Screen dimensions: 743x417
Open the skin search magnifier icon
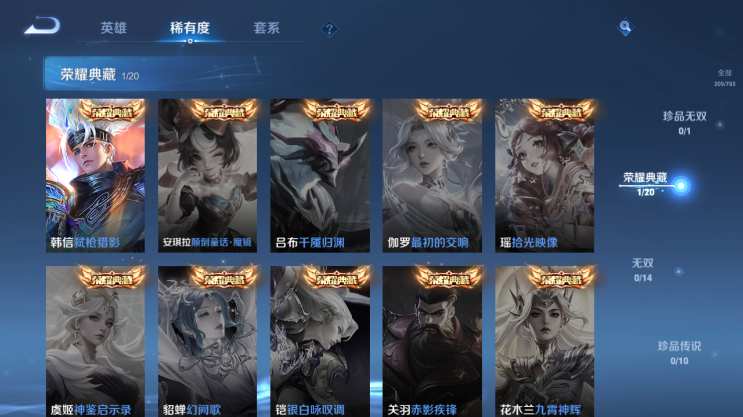[x=624, y=28]
